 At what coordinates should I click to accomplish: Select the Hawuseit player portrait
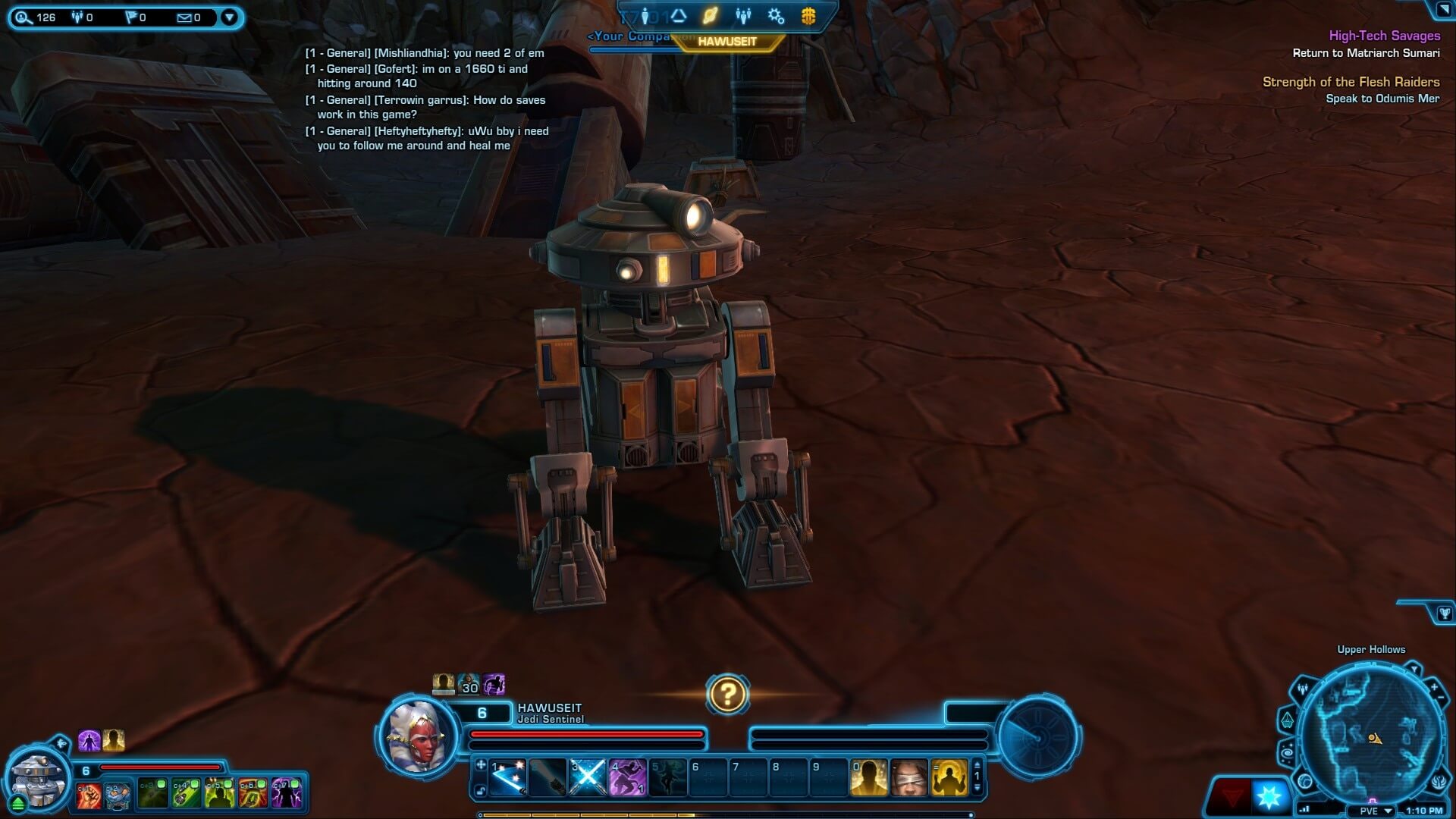pos(417,733)
